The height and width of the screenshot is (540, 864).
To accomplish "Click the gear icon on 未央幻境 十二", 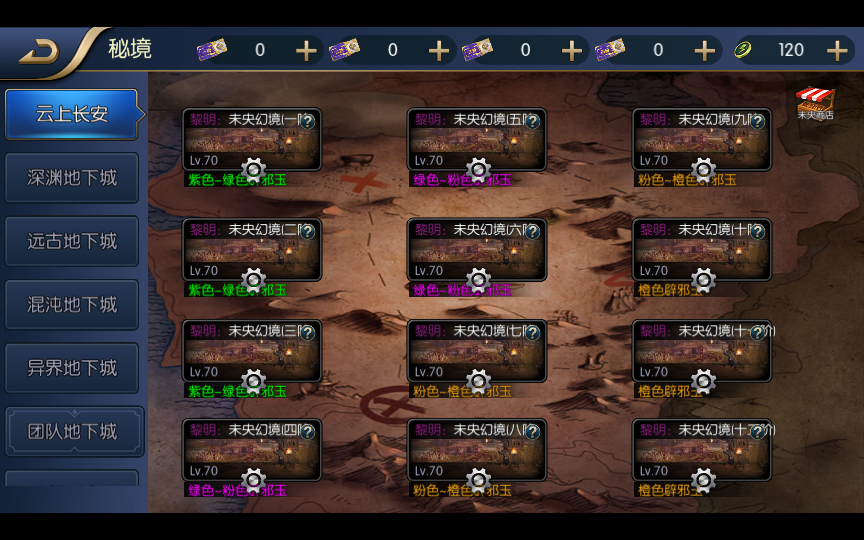I will point(703,481).
